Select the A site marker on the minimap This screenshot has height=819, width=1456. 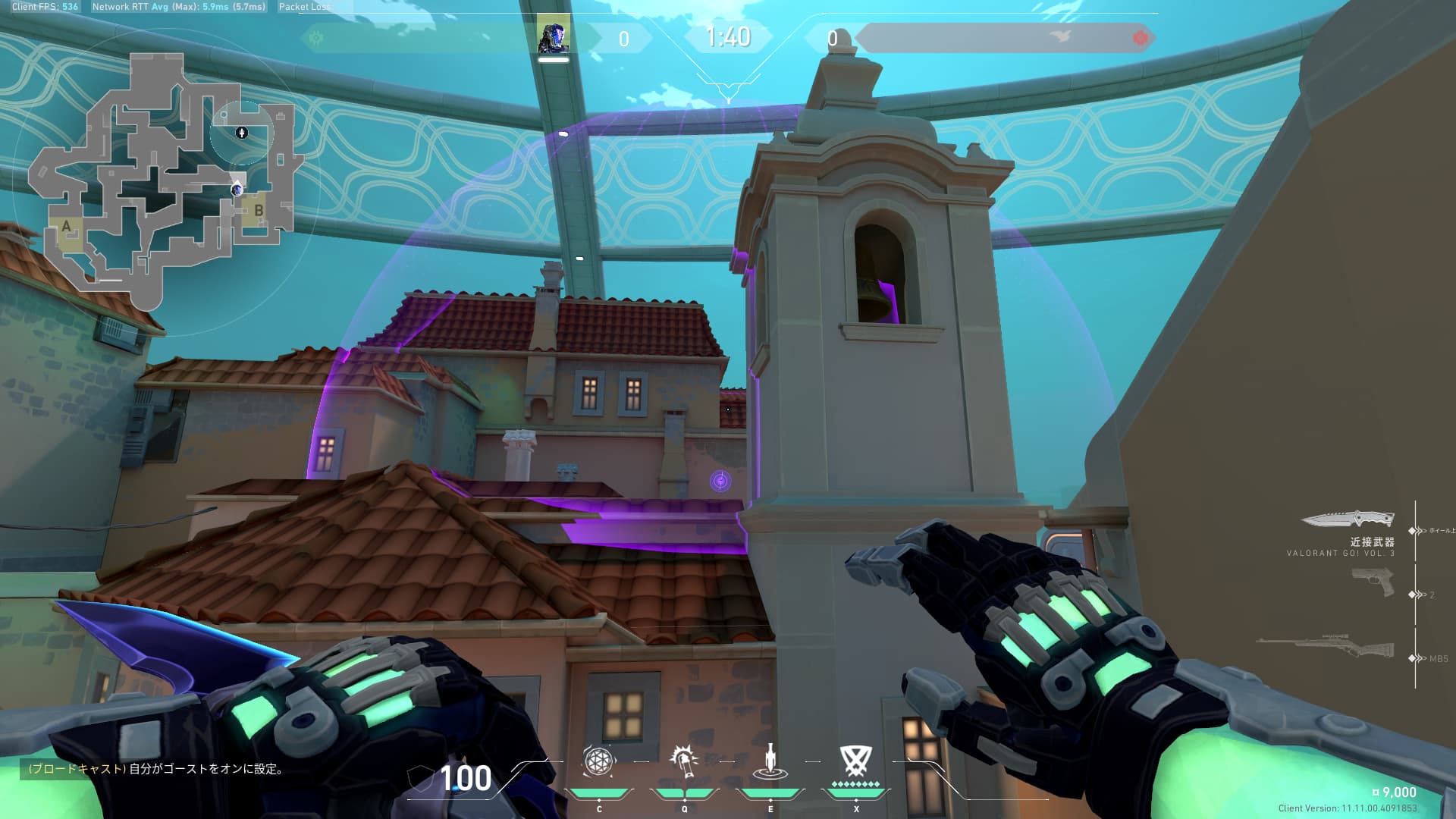(67, 226)
